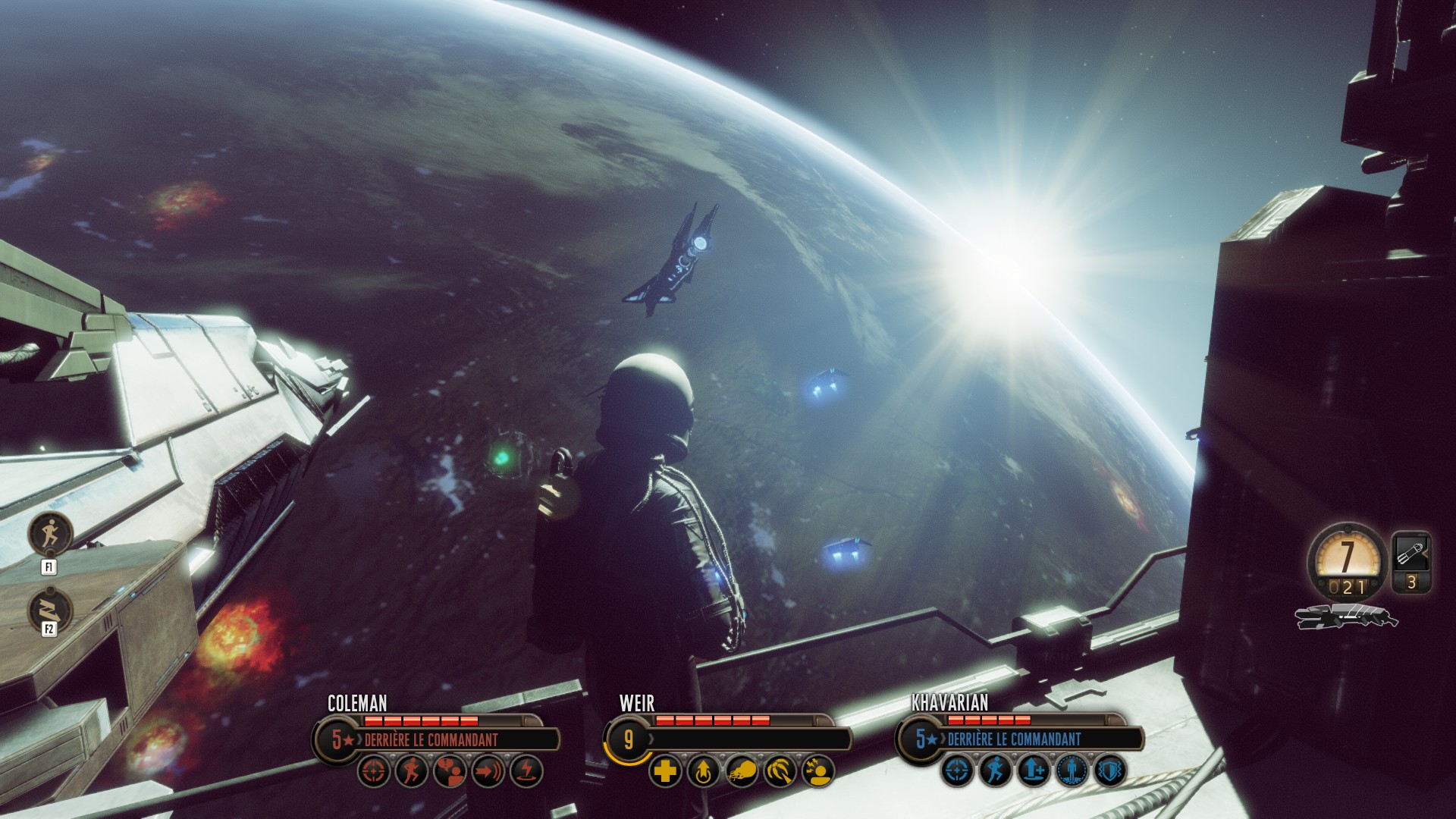Use Weir's yellow heal cross ability
This screenshot has height=819, width=1456.
tap(665, 771)
